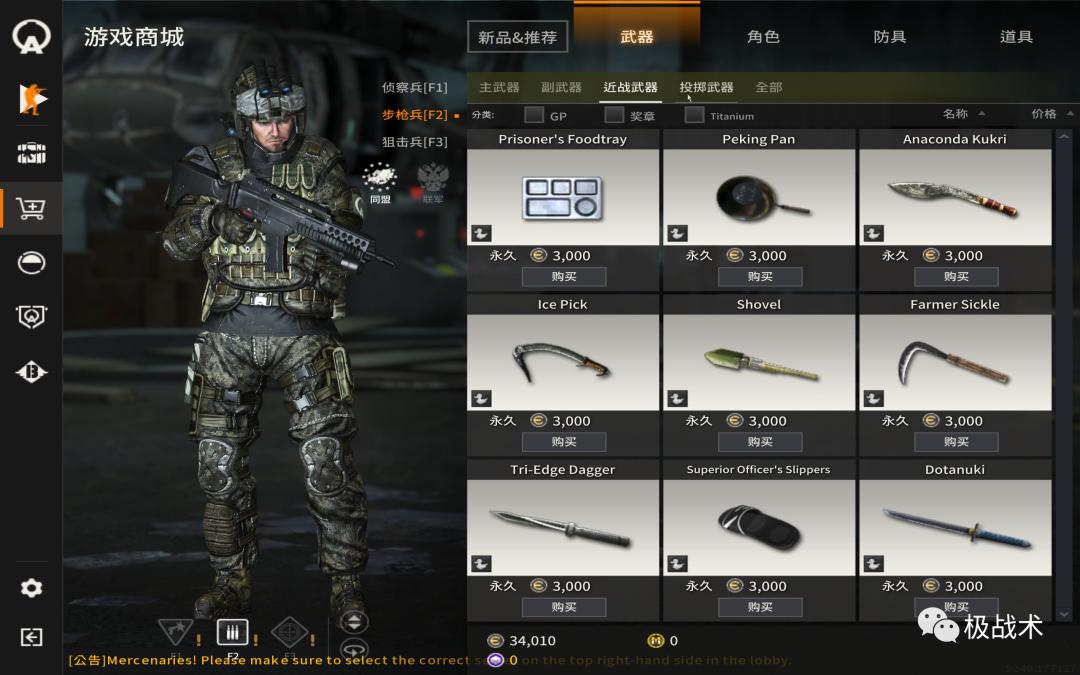The height and width of the screenshot is (675, 1080).
Task: Switch to 副武器 subcategory
Action: pos(561,87)
